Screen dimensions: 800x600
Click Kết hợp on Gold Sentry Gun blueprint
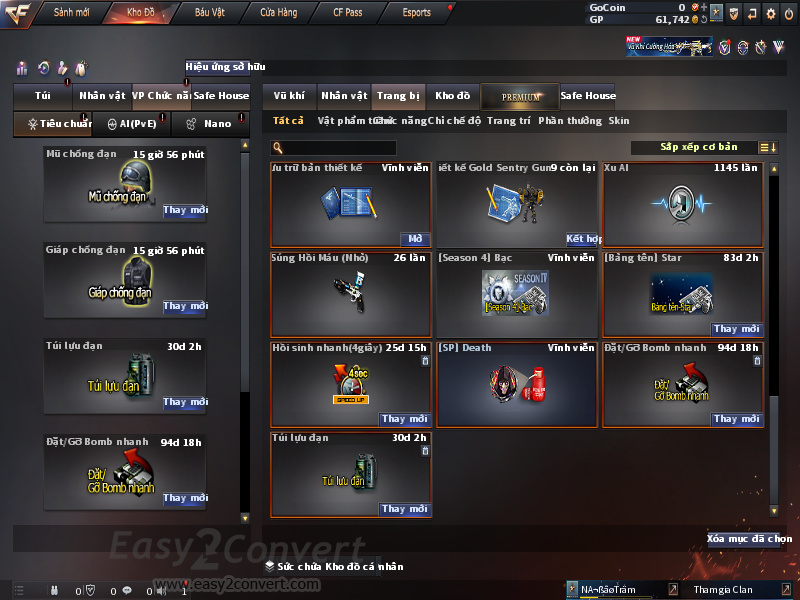point(582,239)
